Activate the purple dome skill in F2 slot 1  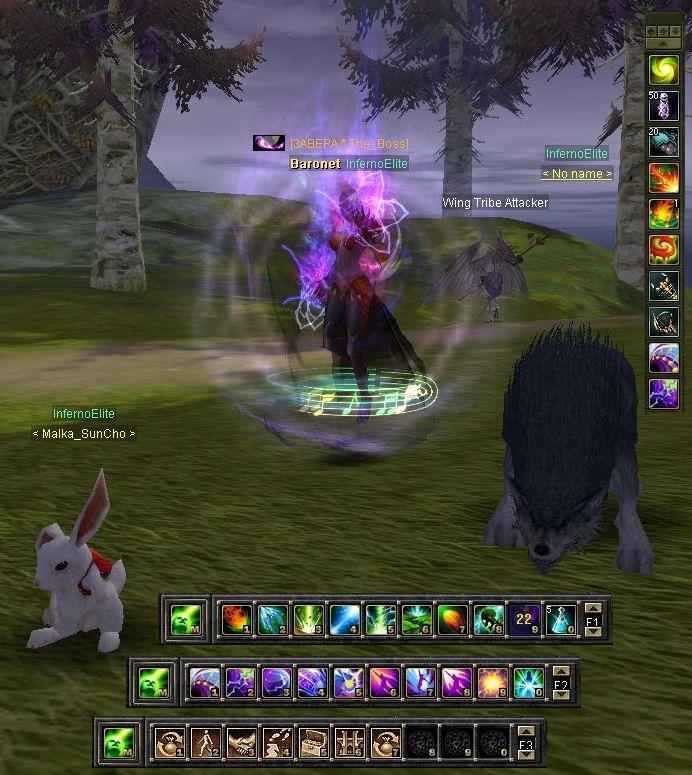point(204,683)
